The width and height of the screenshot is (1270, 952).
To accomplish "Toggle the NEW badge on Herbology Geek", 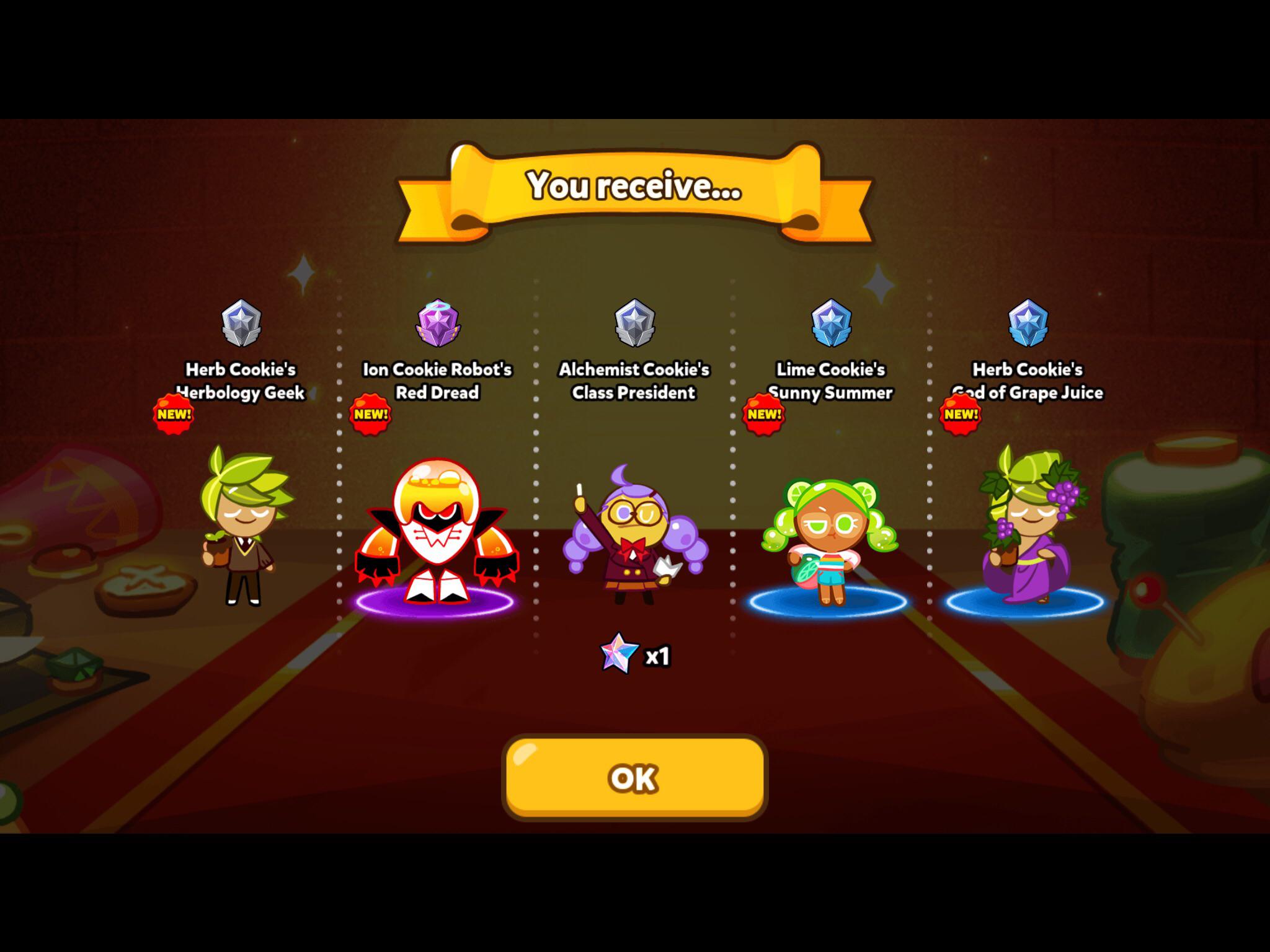I will pos(175,414).
